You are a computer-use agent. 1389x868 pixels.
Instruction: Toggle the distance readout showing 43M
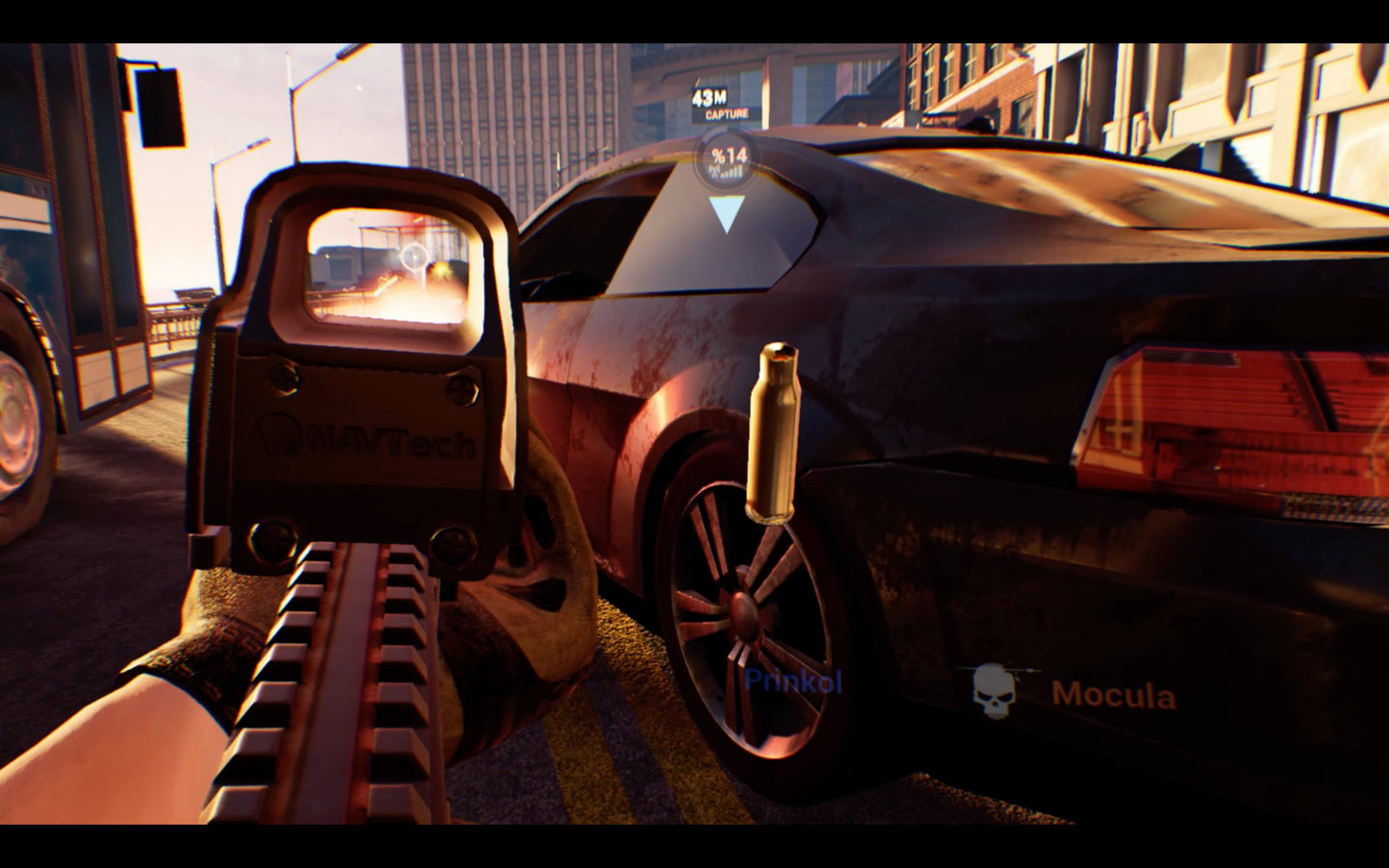pyautogui.click(x=709, y=97)
